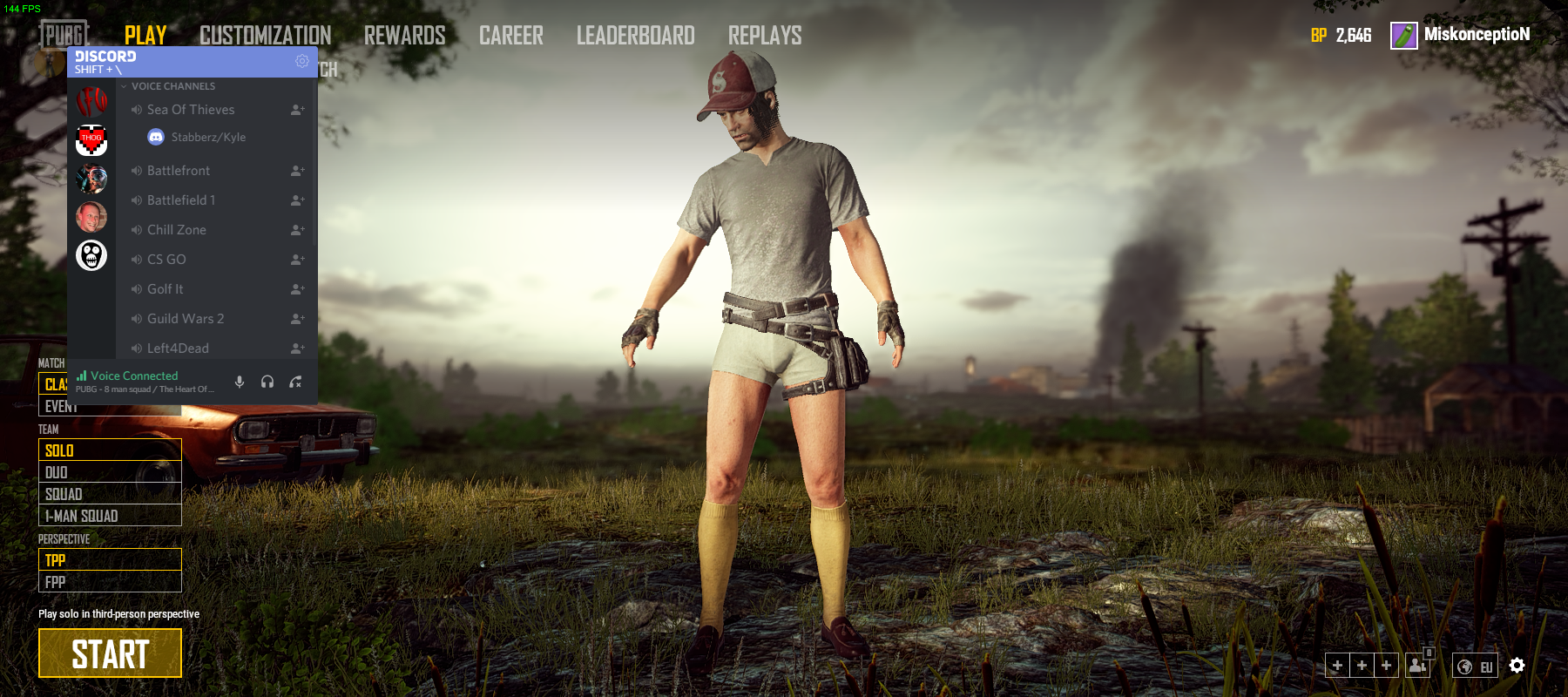Pick Squad team mode
Screen dimensions: 1568x697
110,494
